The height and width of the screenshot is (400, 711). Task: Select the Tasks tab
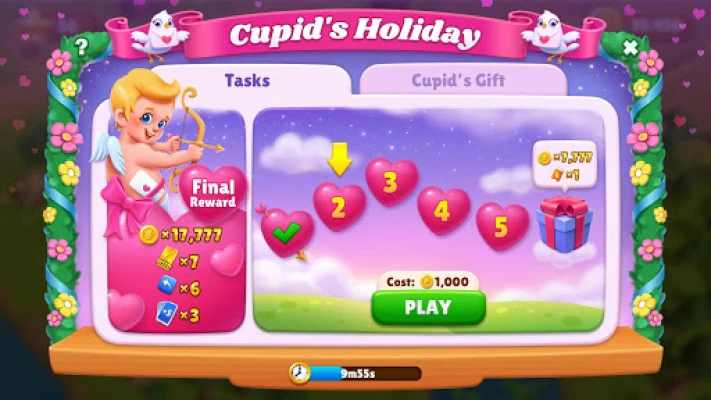point(246,79)
